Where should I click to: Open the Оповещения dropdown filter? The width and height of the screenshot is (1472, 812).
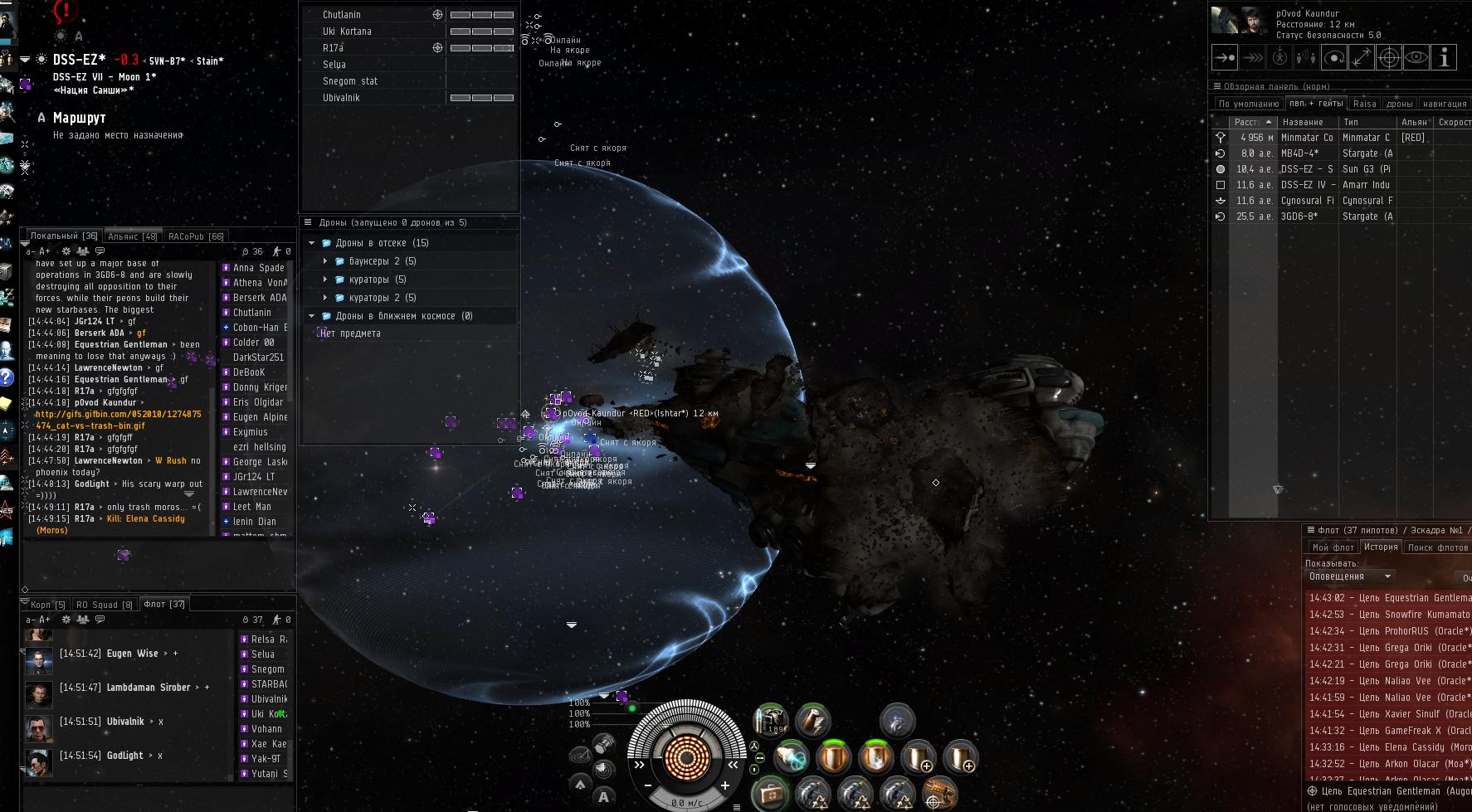tap(1350, 576)
